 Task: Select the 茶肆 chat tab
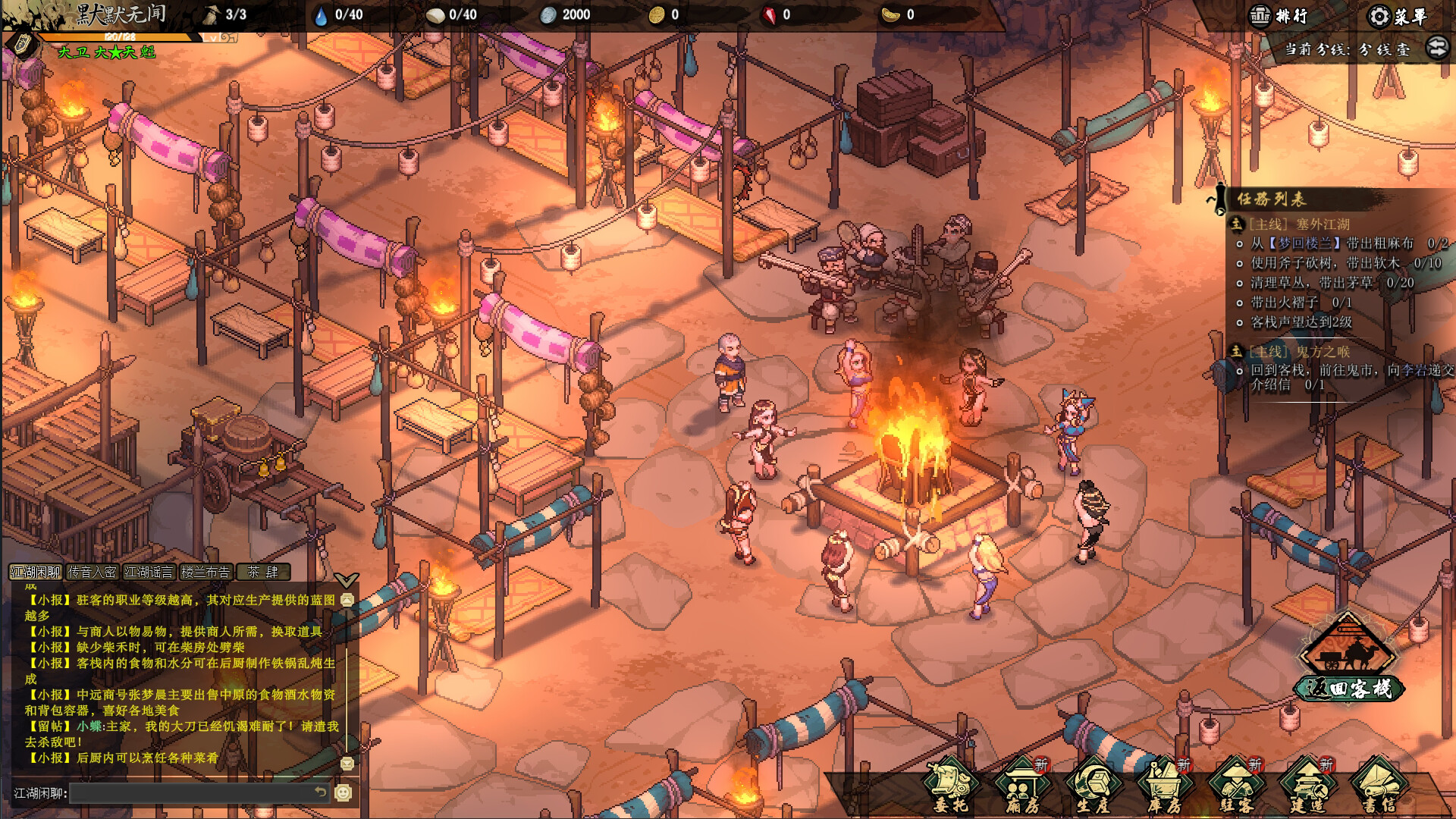(262, 572)
